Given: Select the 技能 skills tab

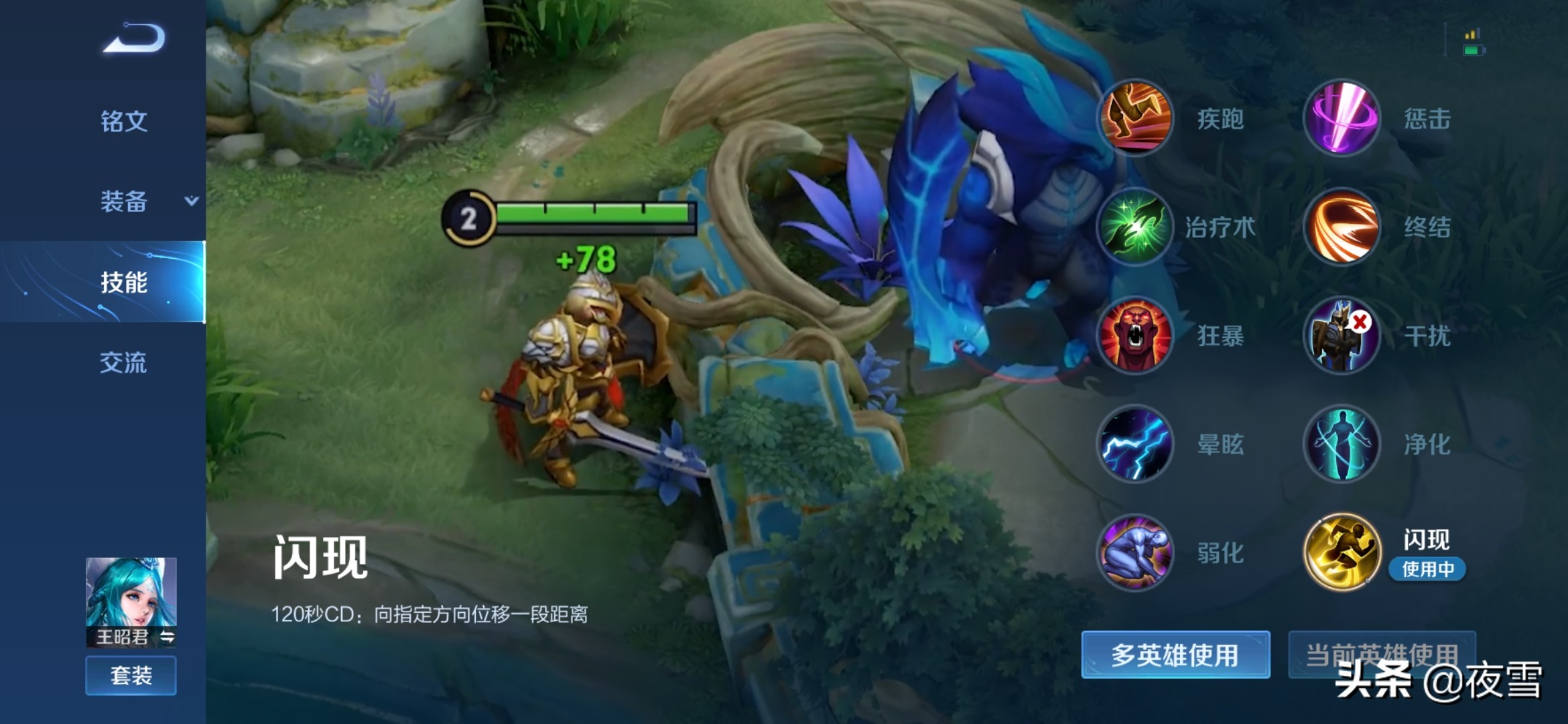Looking at the screenshot, I should (124, 282).
